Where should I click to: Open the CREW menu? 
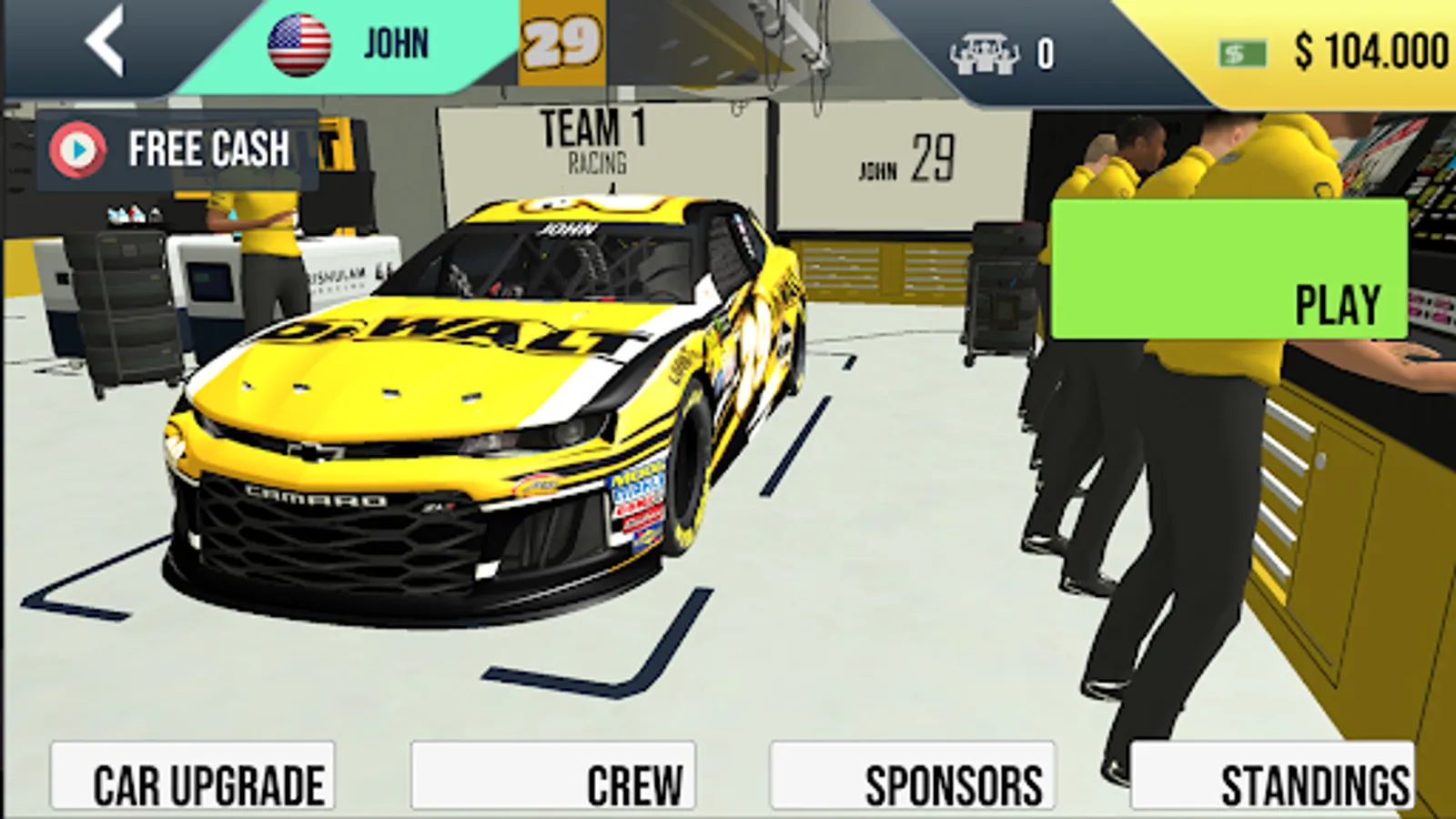(553, 777)
